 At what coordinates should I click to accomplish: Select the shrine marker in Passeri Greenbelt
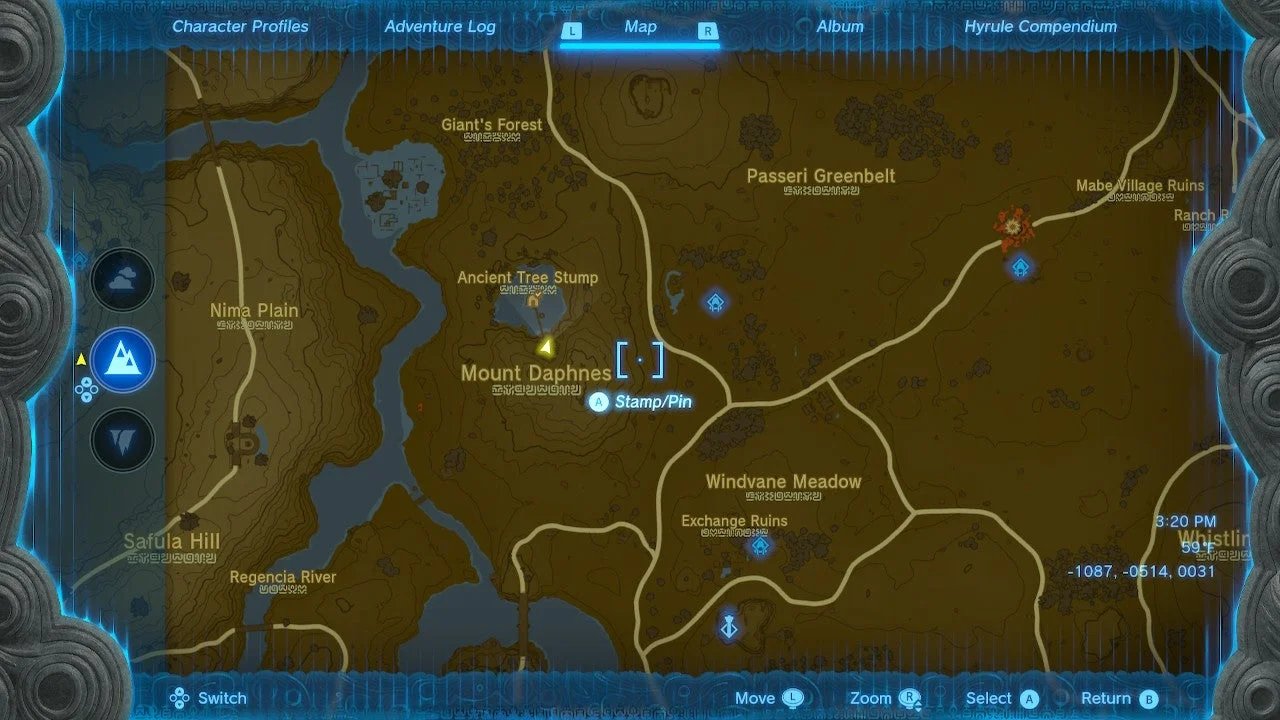(715, 302)
